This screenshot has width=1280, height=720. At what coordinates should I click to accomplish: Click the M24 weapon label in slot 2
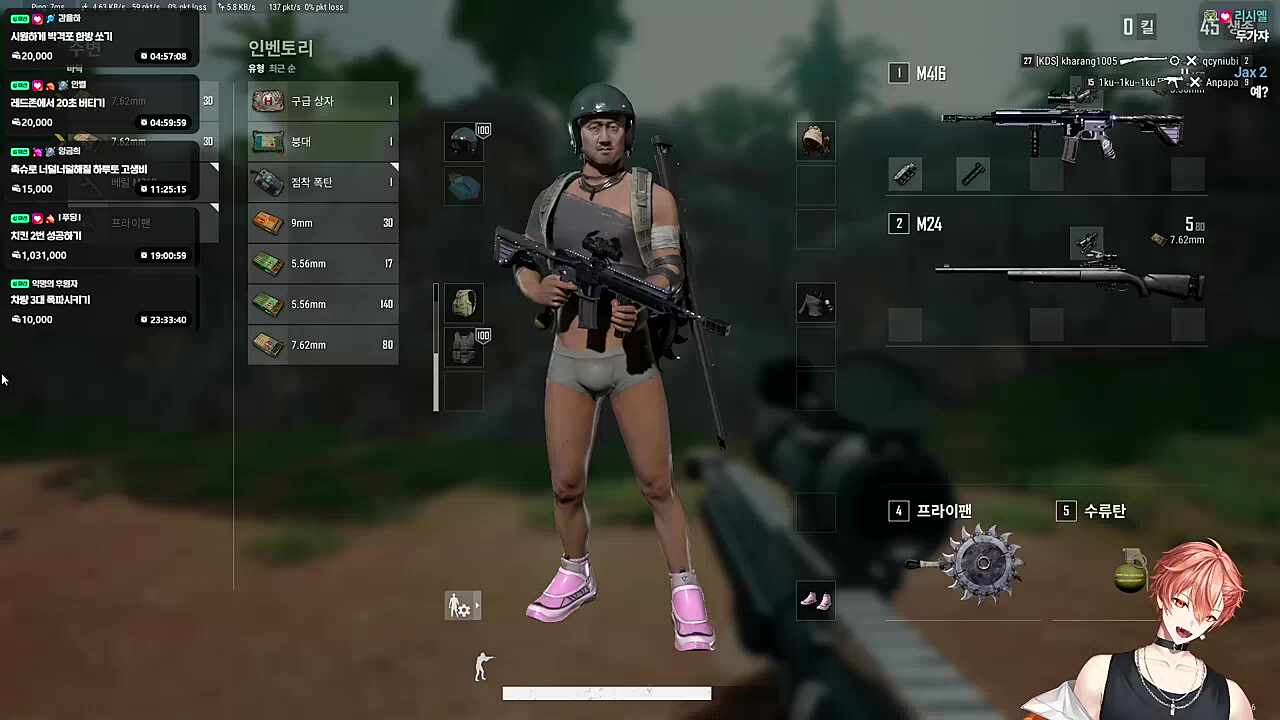[x=929, y=224]
